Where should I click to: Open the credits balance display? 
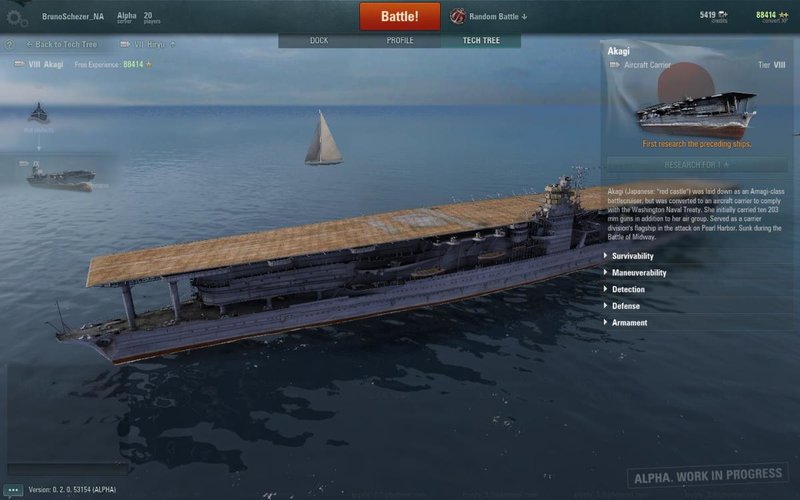click(713, 16)
